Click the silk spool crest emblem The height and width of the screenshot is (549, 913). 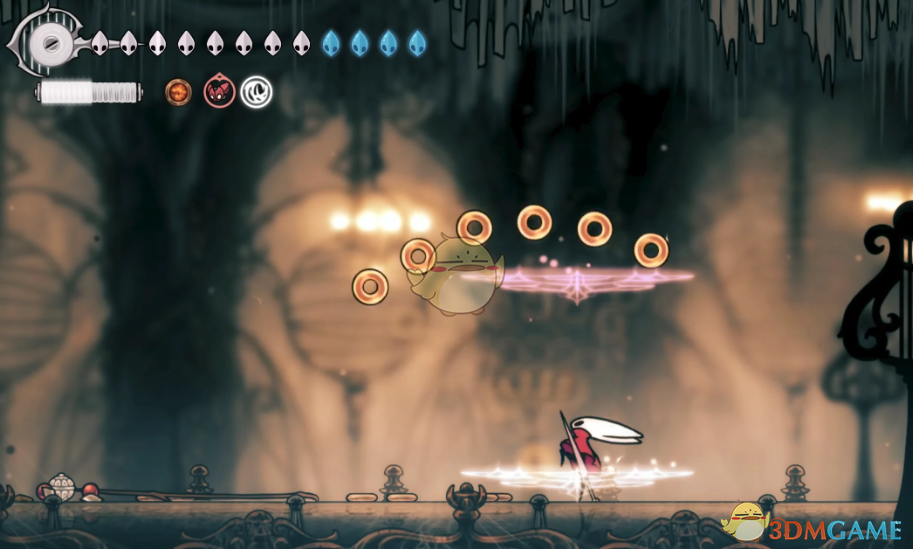[x=47, y=41]
